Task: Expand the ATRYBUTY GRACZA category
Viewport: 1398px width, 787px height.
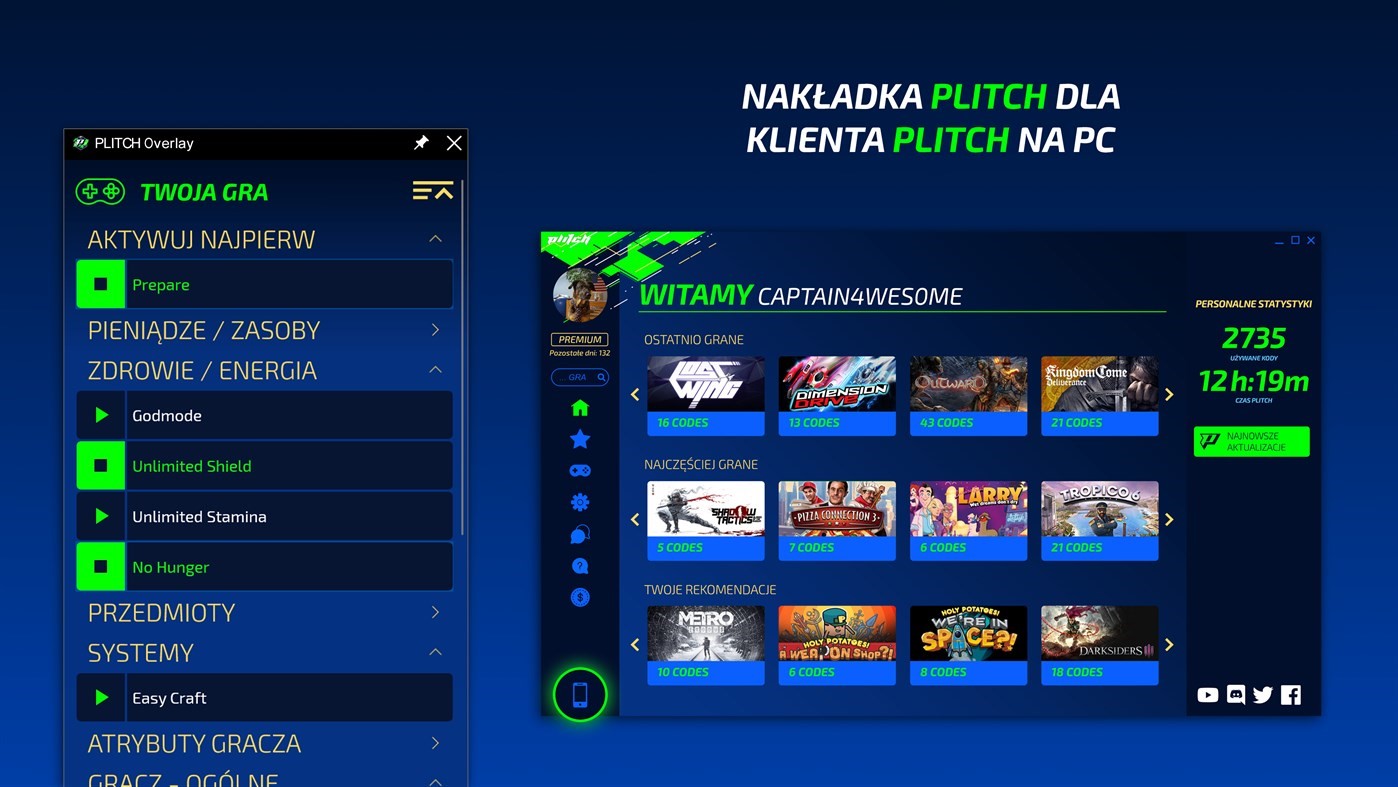Action: click(x=435, y=743)
